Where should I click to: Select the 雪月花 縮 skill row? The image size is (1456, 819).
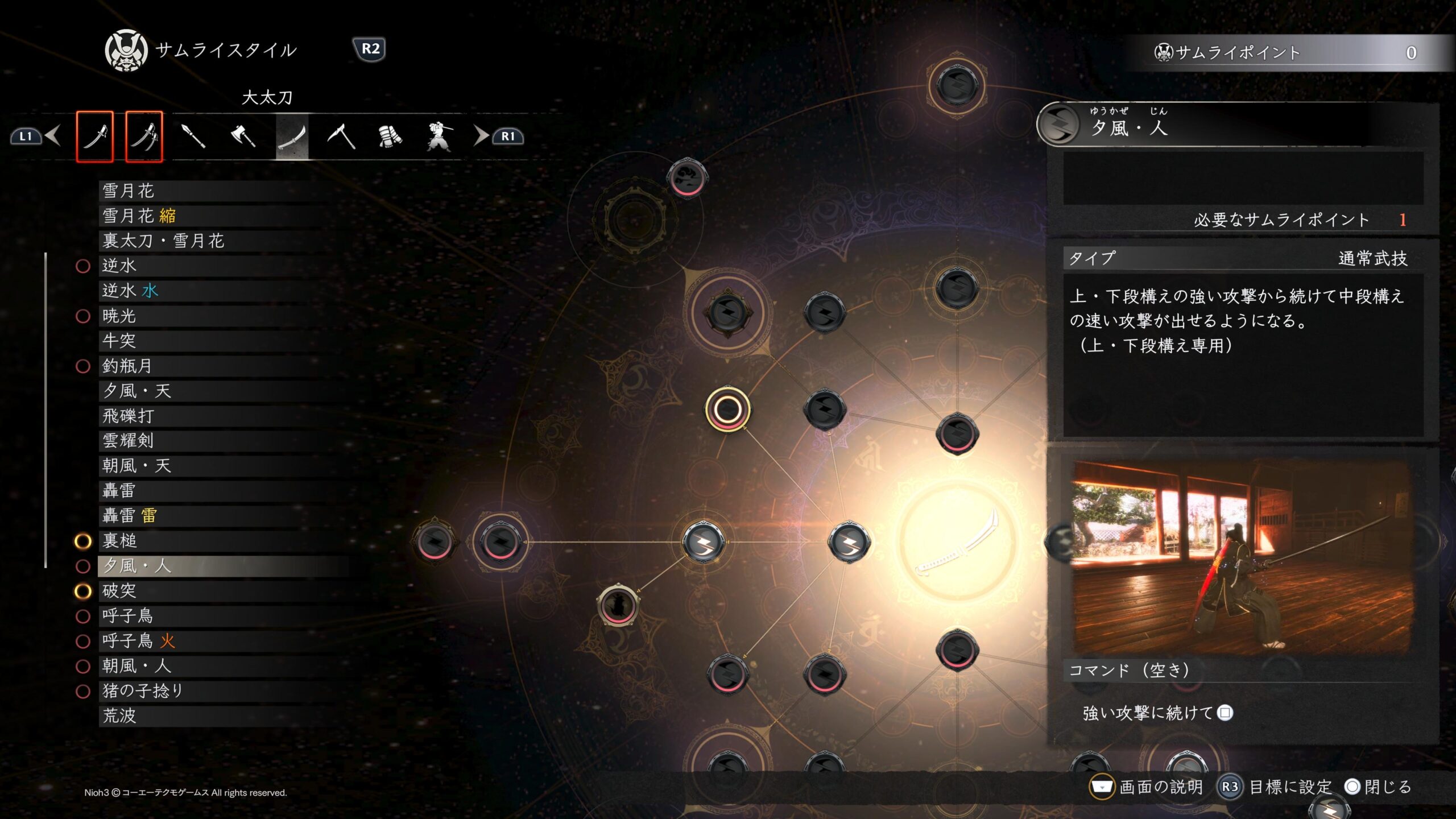coord(139,216)
